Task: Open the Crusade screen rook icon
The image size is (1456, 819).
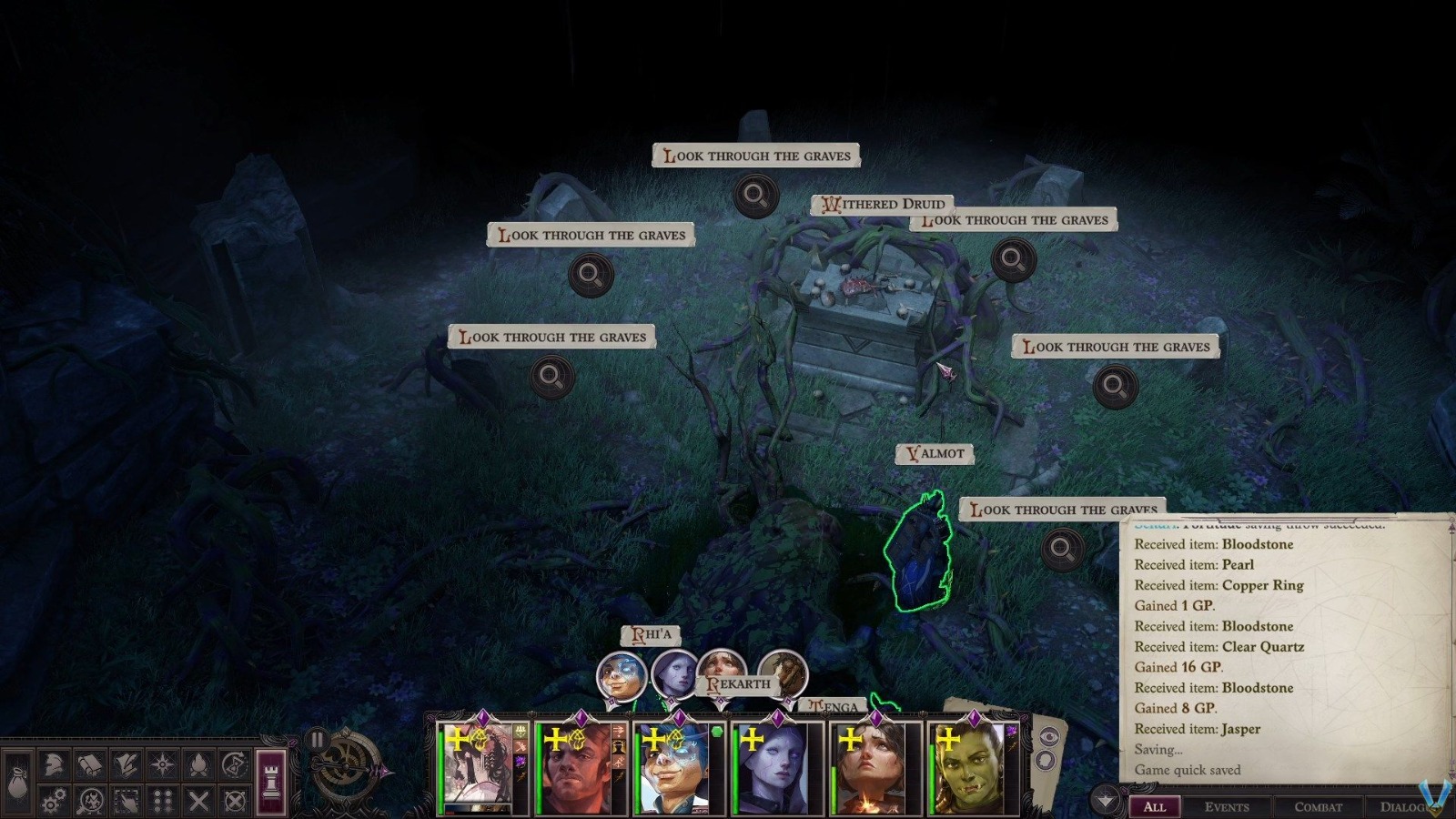Action: pyautogui.click(x=271, y=781)
